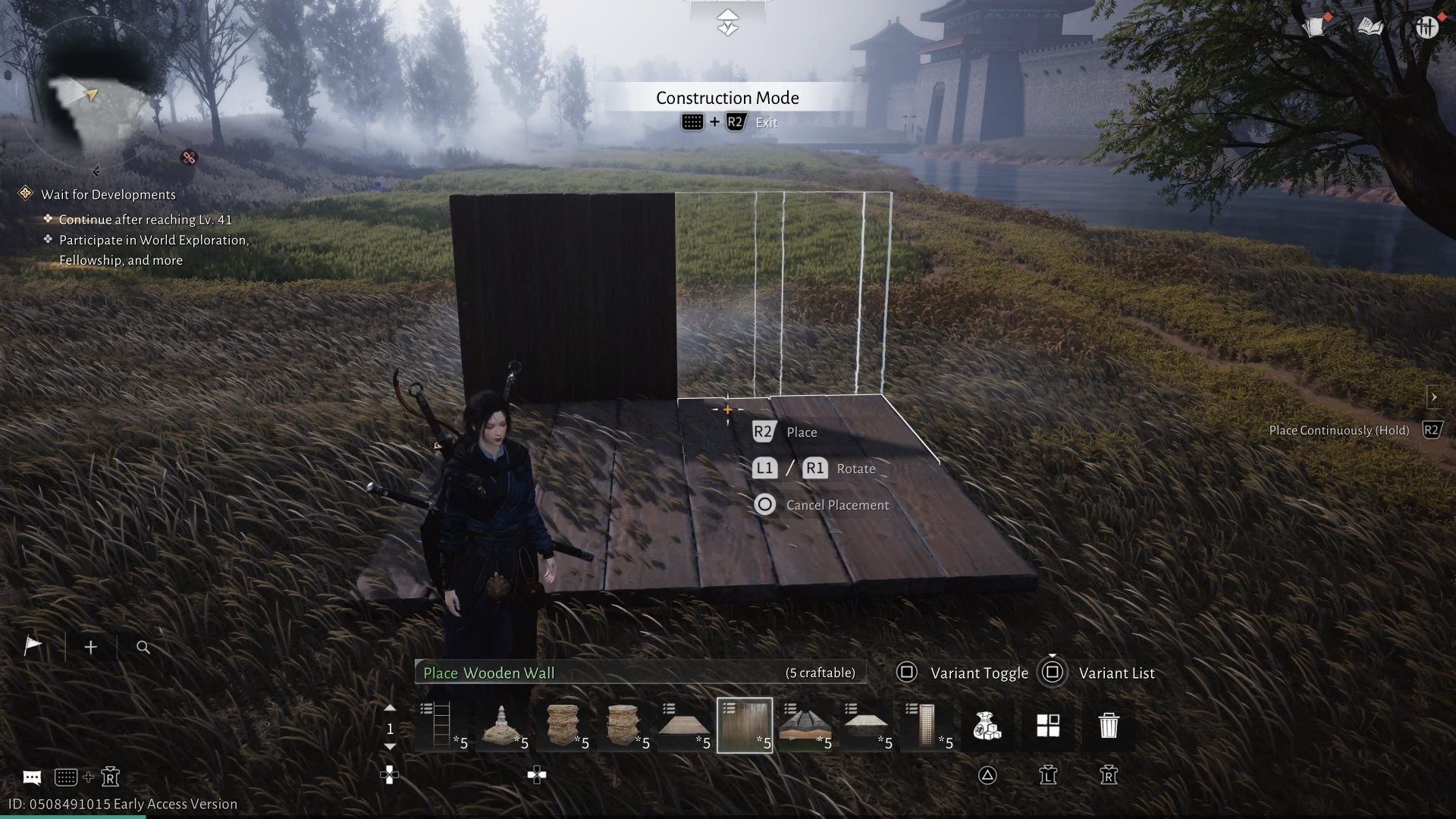
Task: Open the chat speech bubble icon
Action: pos(32,777)
